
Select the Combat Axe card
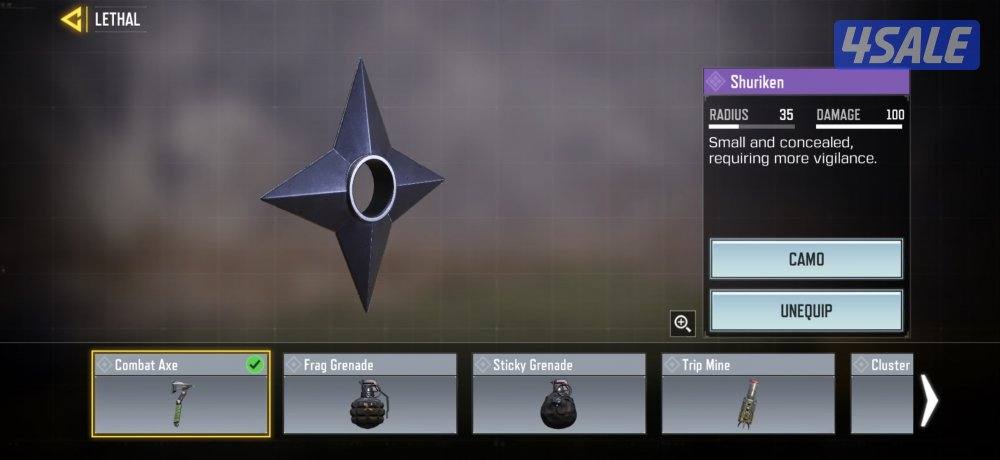coord(180,394)
